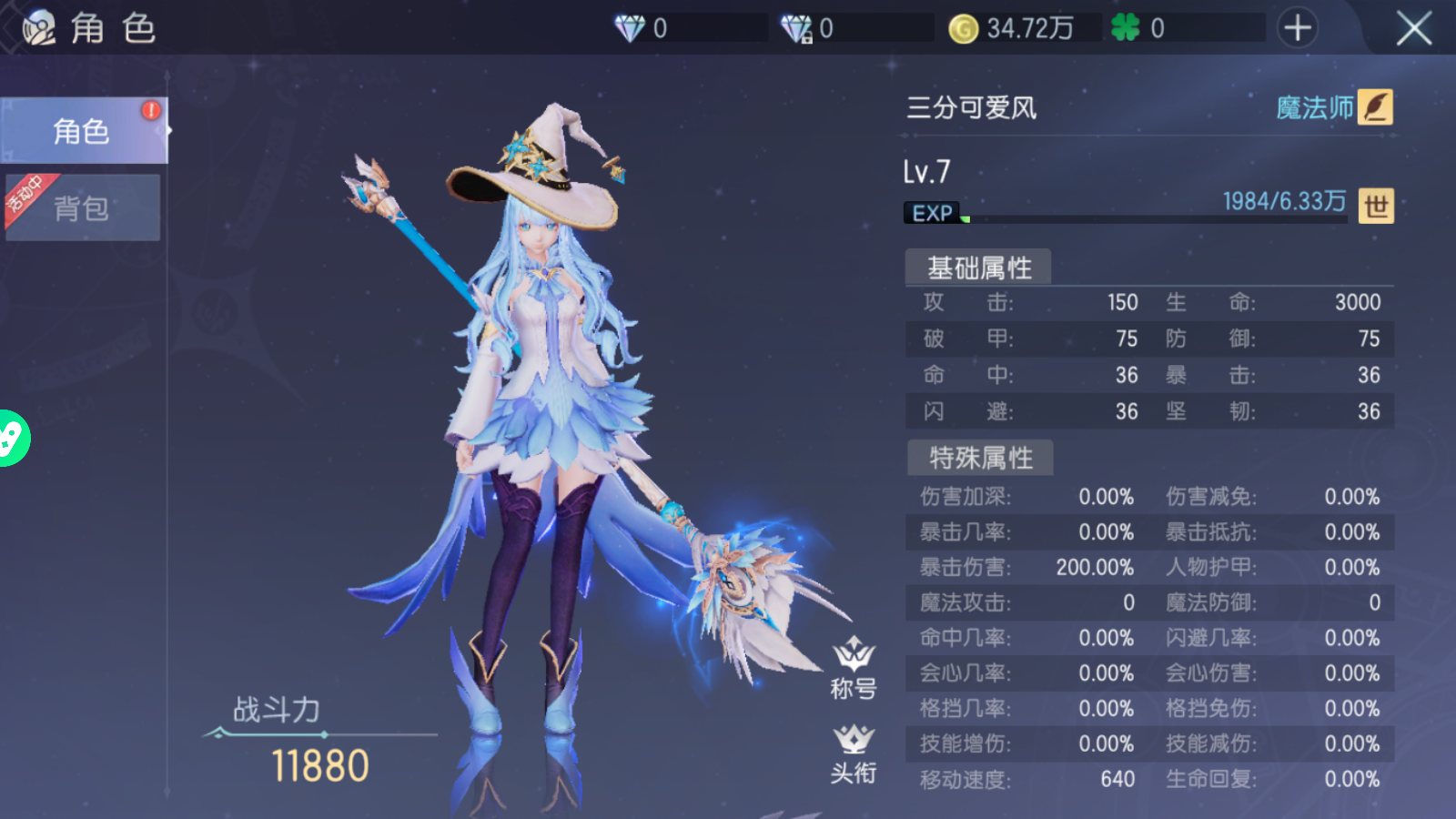The height and width of the screenshot is (819, 1456).
Task: Select the 特殊属性 section header
Action: pyautogui.click(x=980, y=458)
